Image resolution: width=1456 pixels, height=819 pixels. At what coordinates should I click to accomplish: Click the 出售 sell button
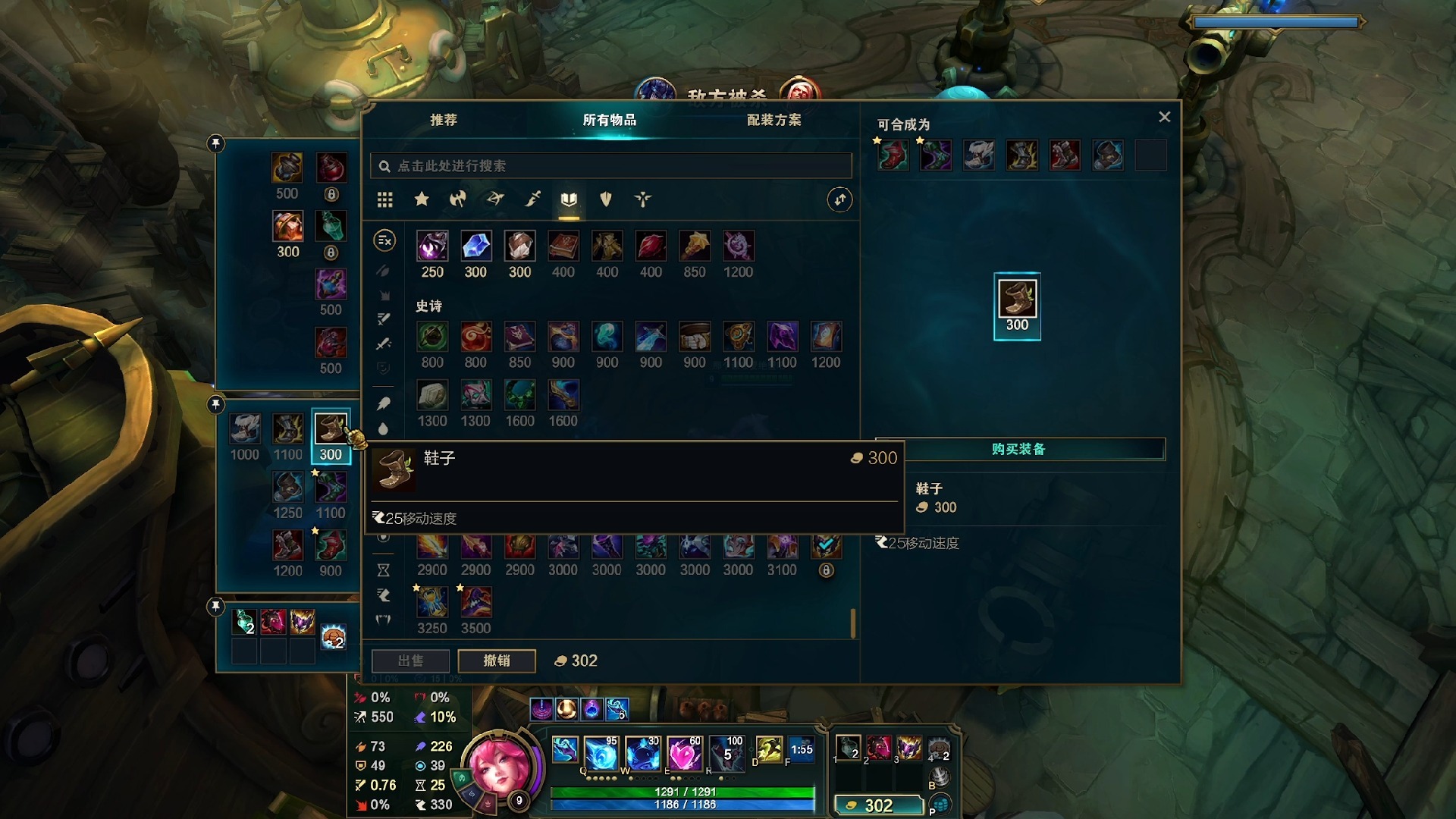[410, 661]
